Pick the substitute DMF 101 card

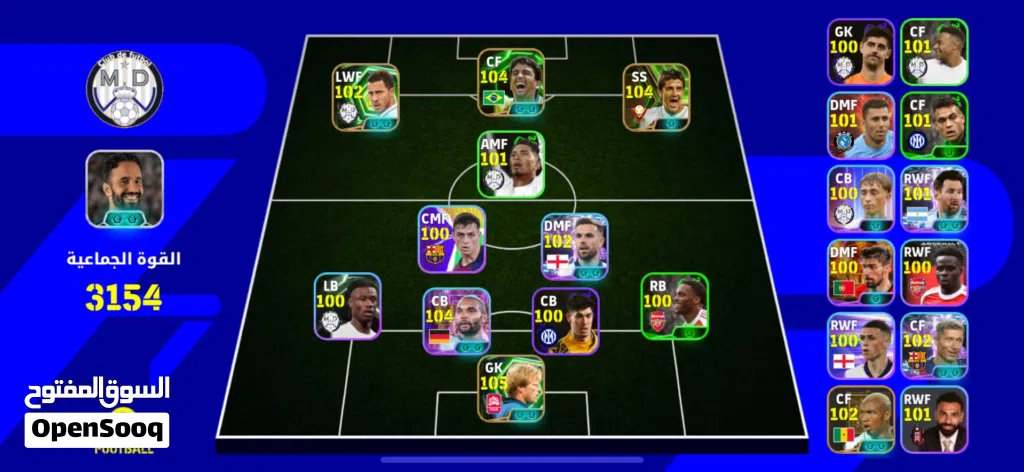tap(860, 125)
